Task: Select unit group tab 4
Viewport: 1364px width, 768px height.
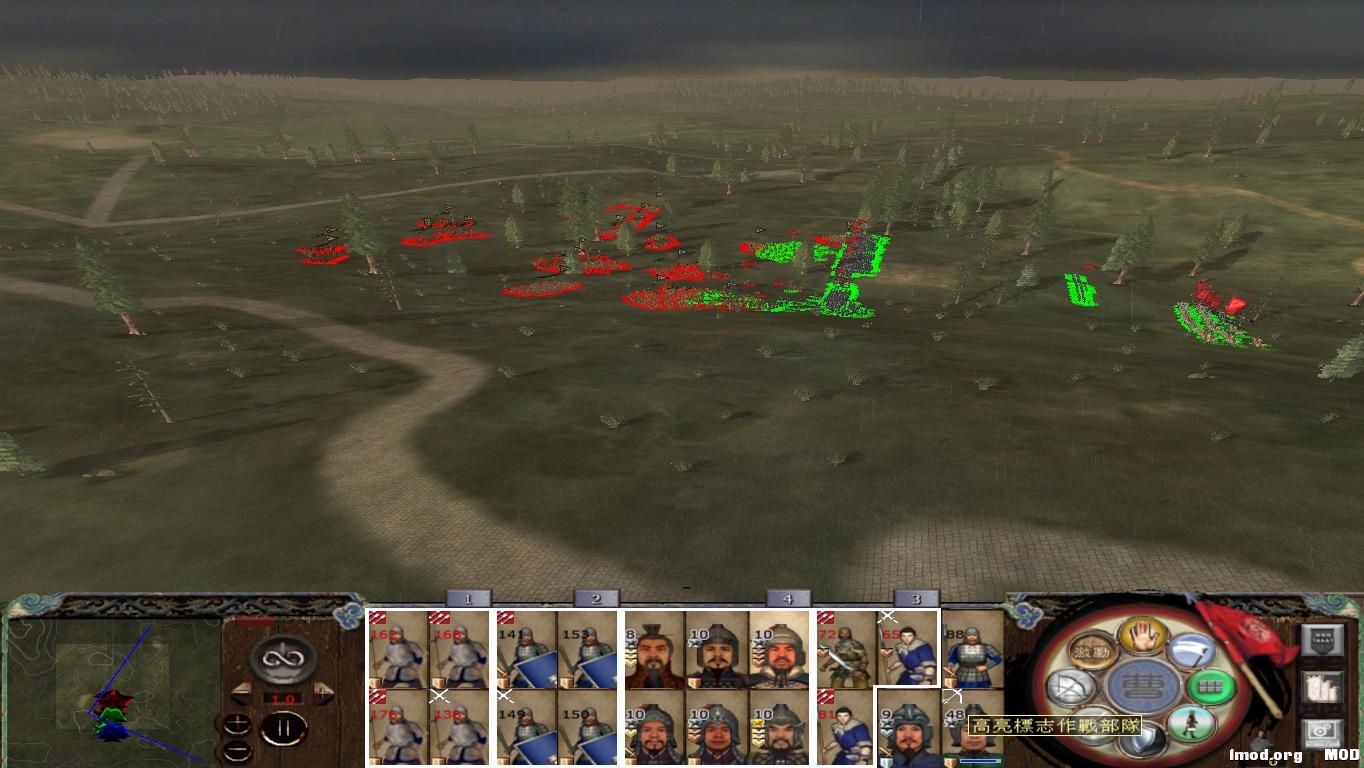Action: tap(787, 598)
